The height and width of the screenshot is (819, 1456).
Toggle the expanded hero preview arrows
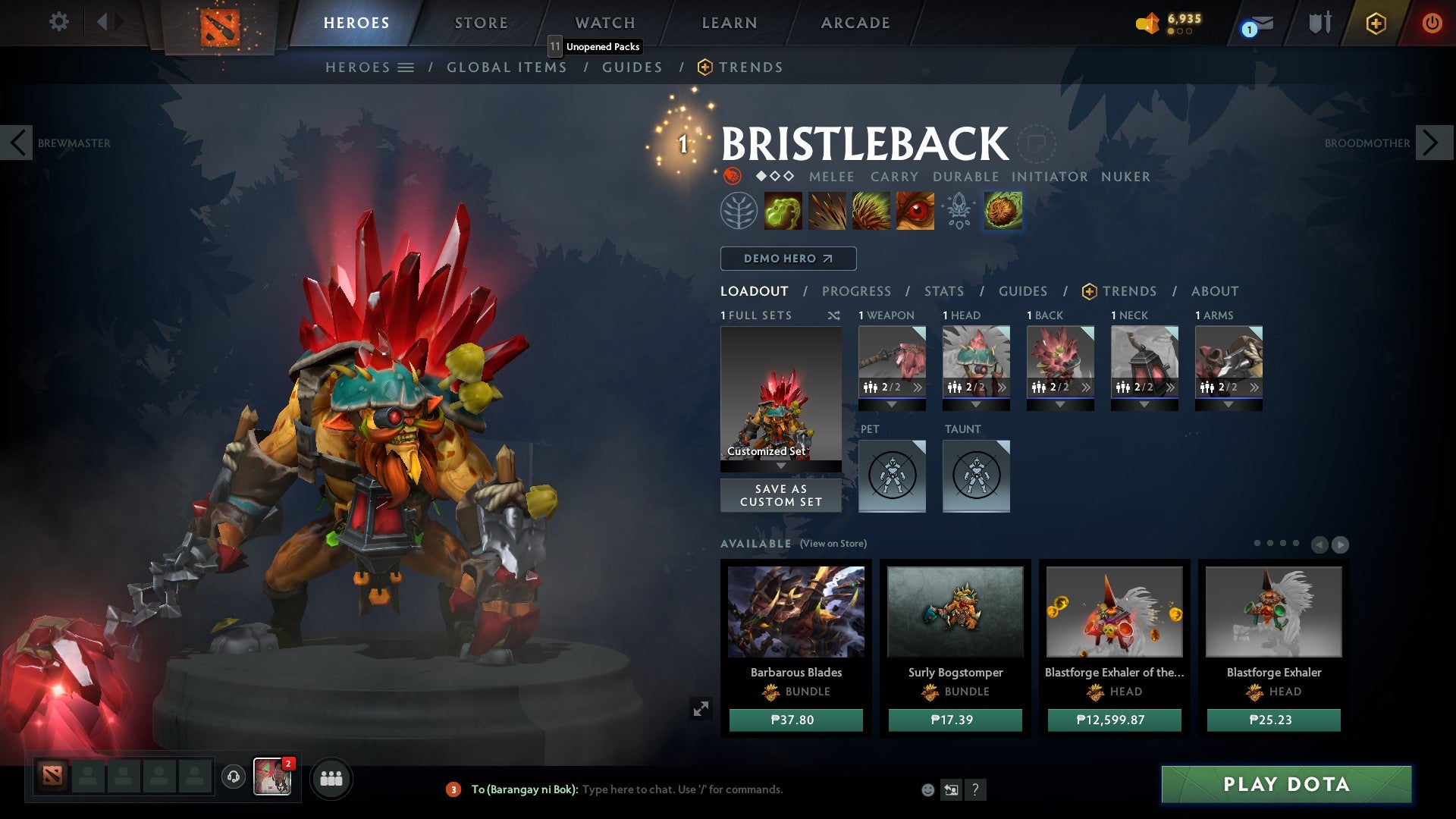tap(701, 708)
